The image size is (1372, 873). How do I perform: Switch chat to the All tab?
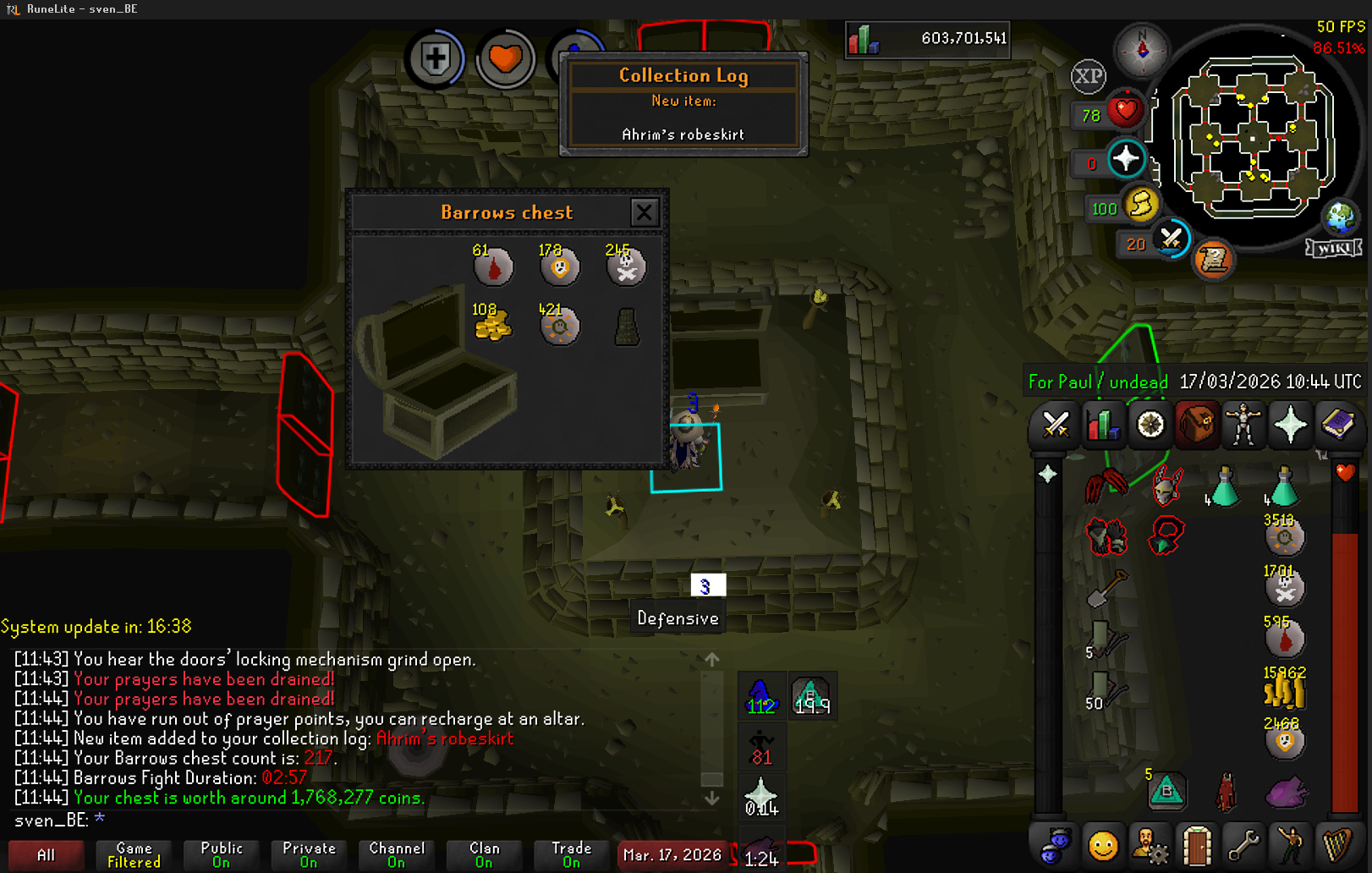[x=47, y=855]
